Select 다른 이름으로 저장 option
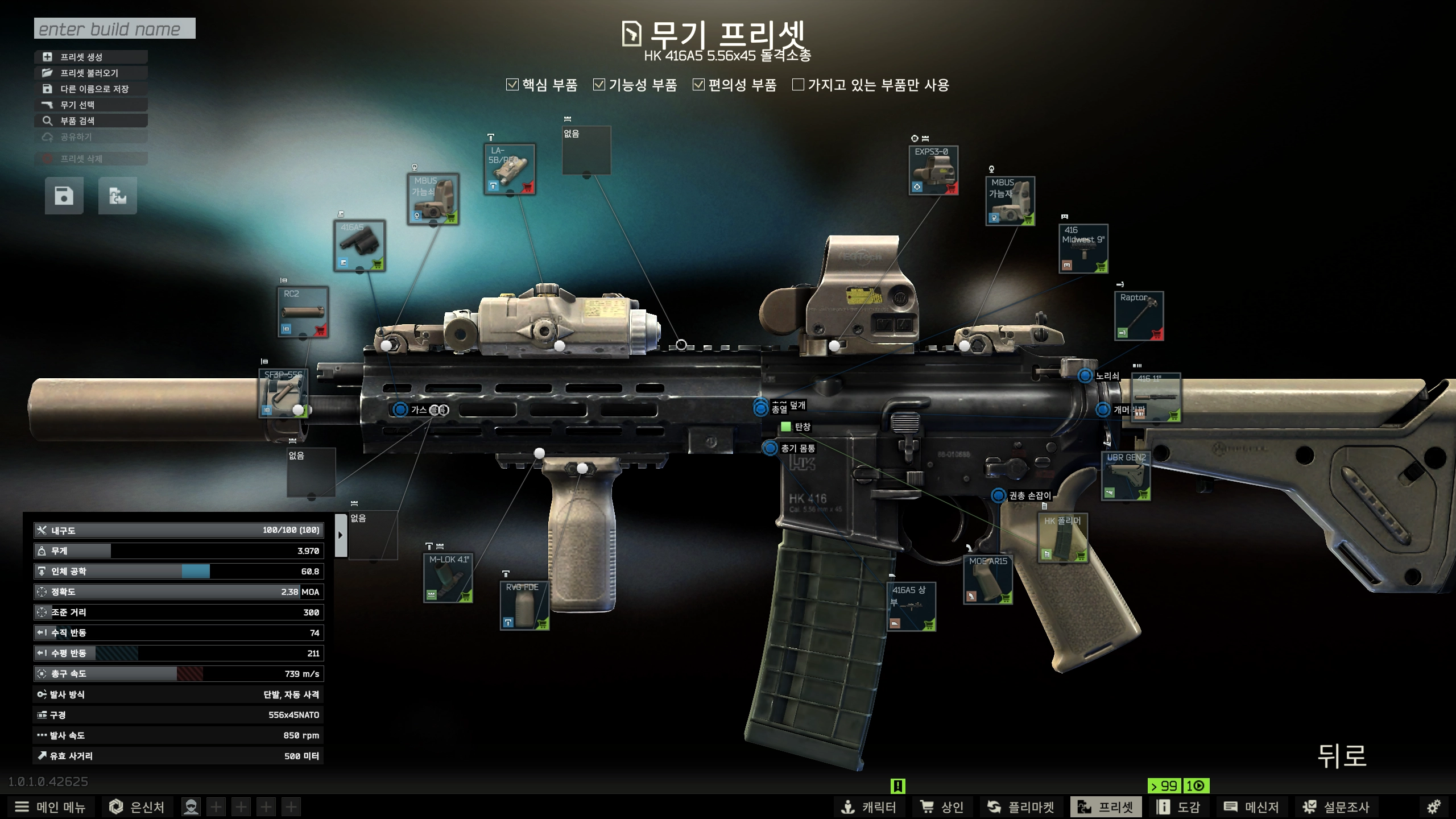The width and height of the screenshot is (1456, 819). [x=91, y=89]
